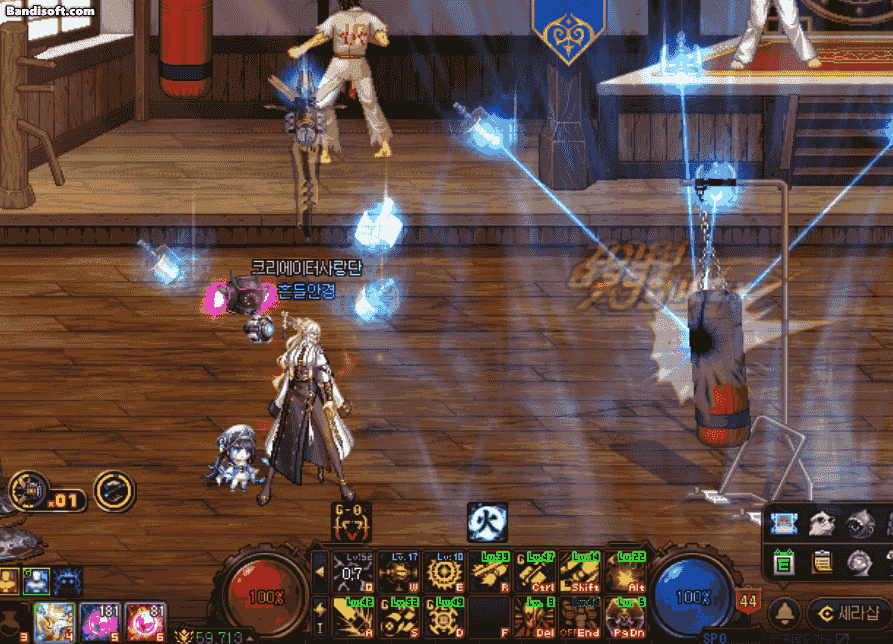The image size is (893, 644).
Task: Cast the Lv.49 gear skill on D slot
Action: (x=445, y=617)
